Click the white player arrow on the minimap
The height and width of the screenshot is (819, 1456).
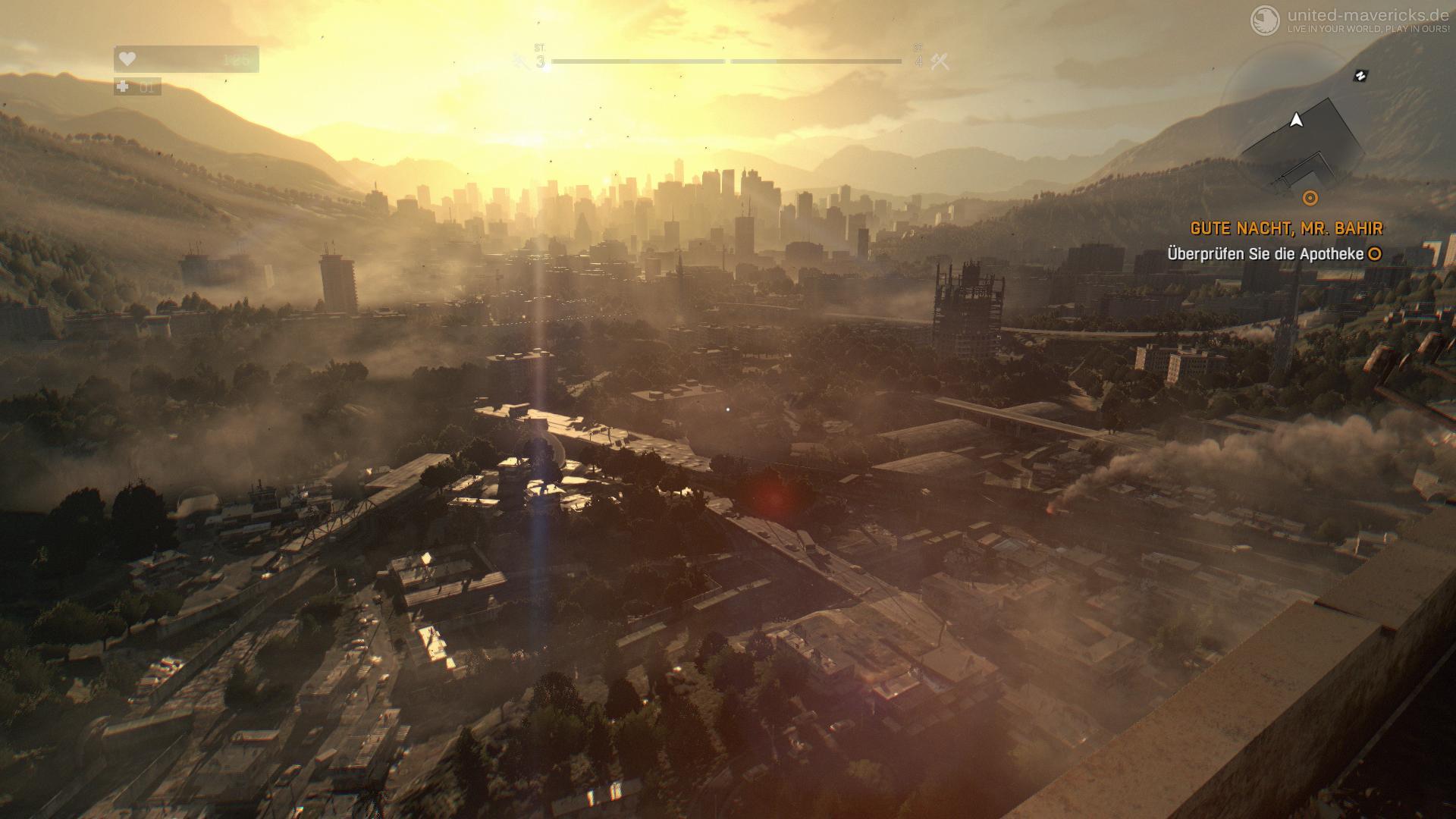point(1296,120)
